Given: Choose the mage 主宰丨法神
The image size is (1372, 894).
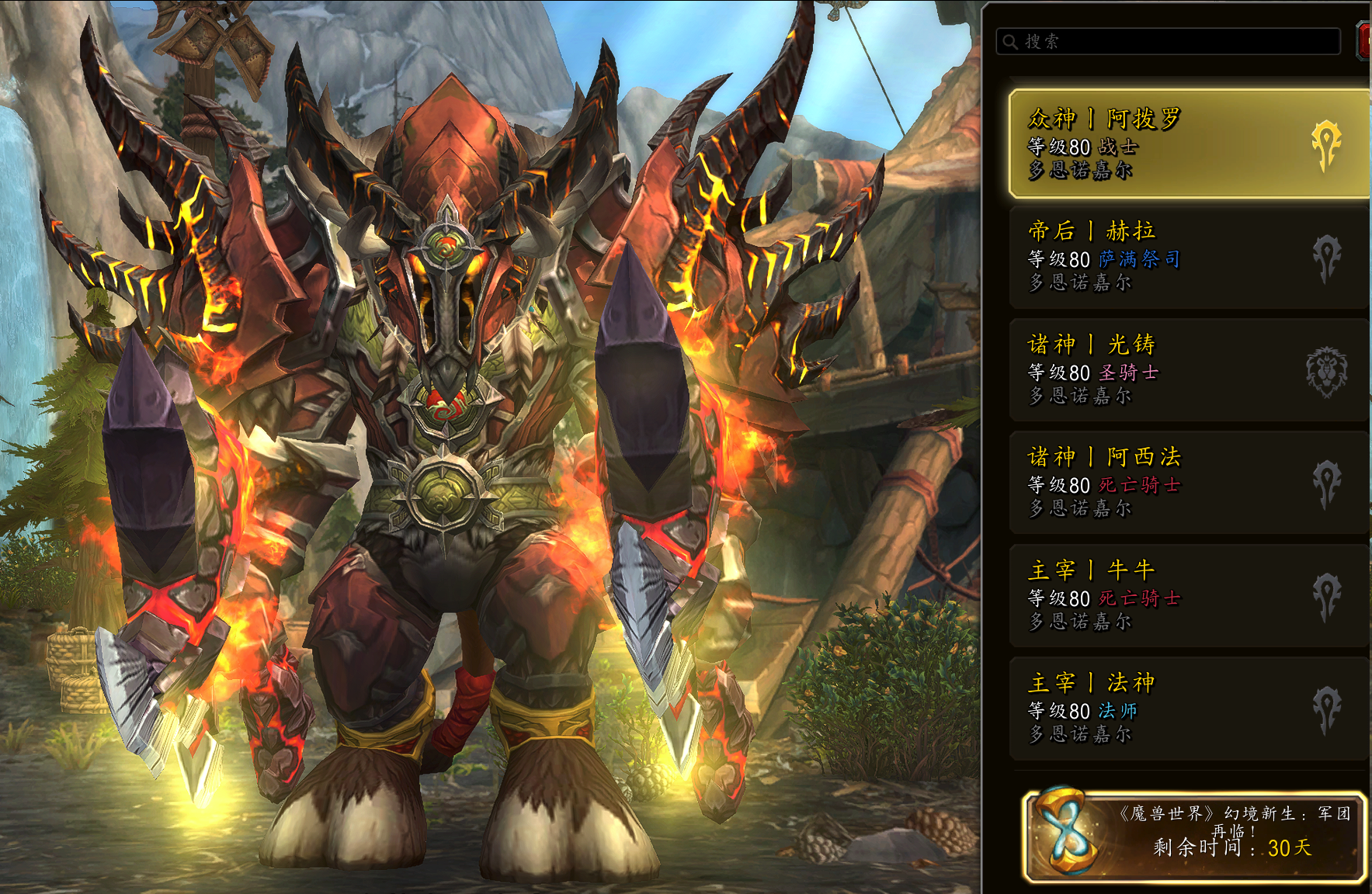Looking at the screenshot, I should (1186, 709).
